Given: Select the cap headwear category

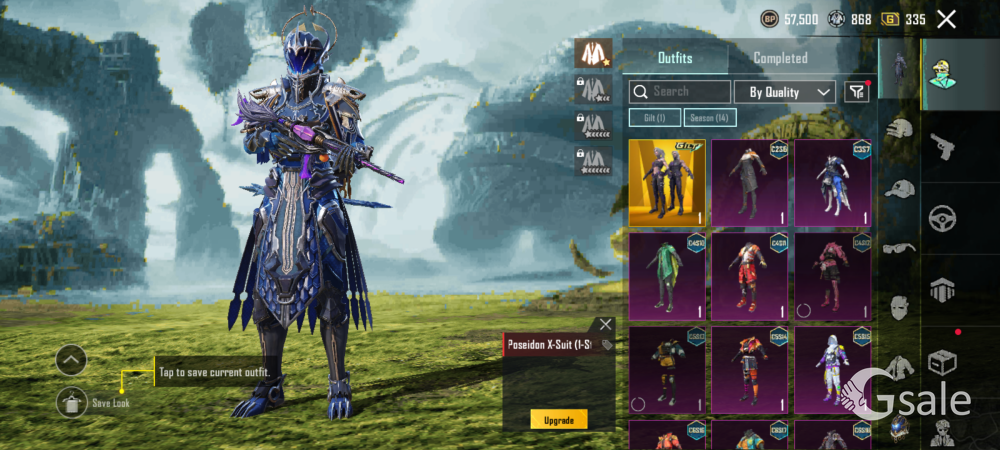Looking at the screenshot, I should 901,189.
